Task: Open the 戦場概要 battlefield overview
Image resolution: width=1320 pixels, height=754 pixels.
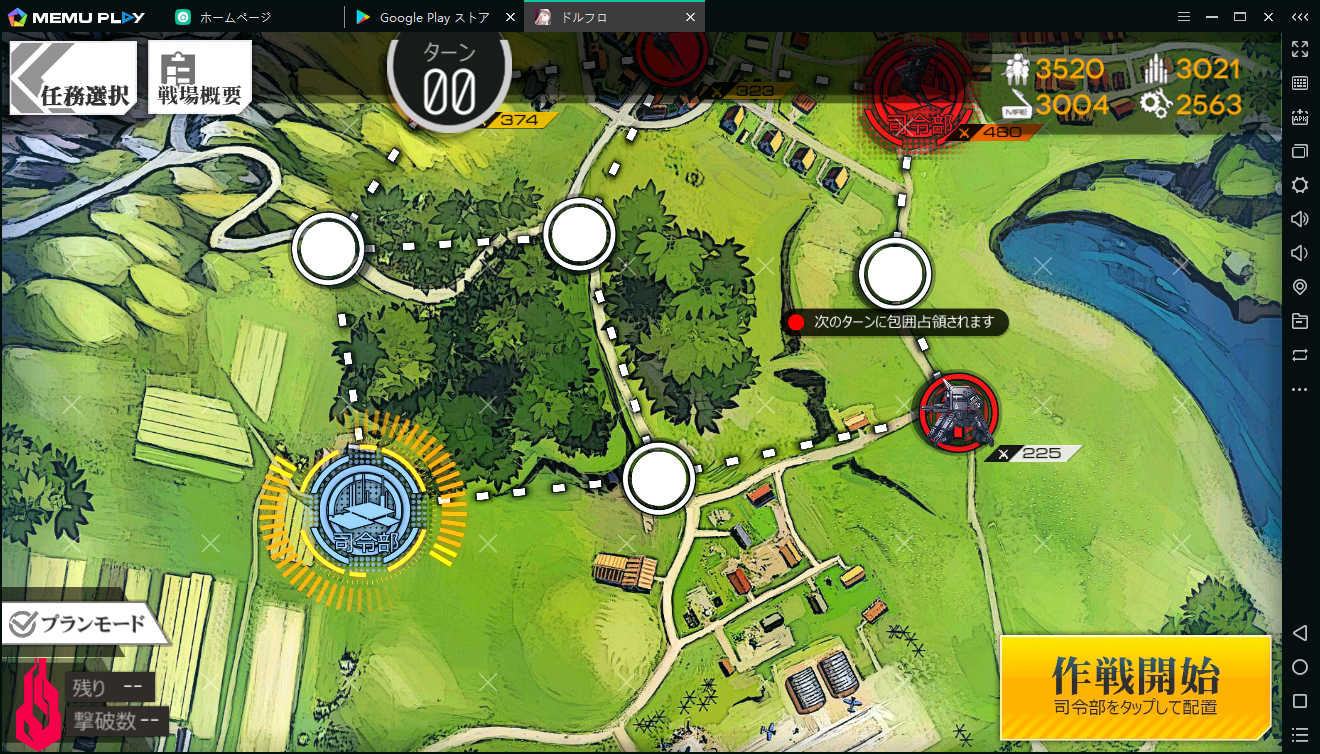Action: 199,80
